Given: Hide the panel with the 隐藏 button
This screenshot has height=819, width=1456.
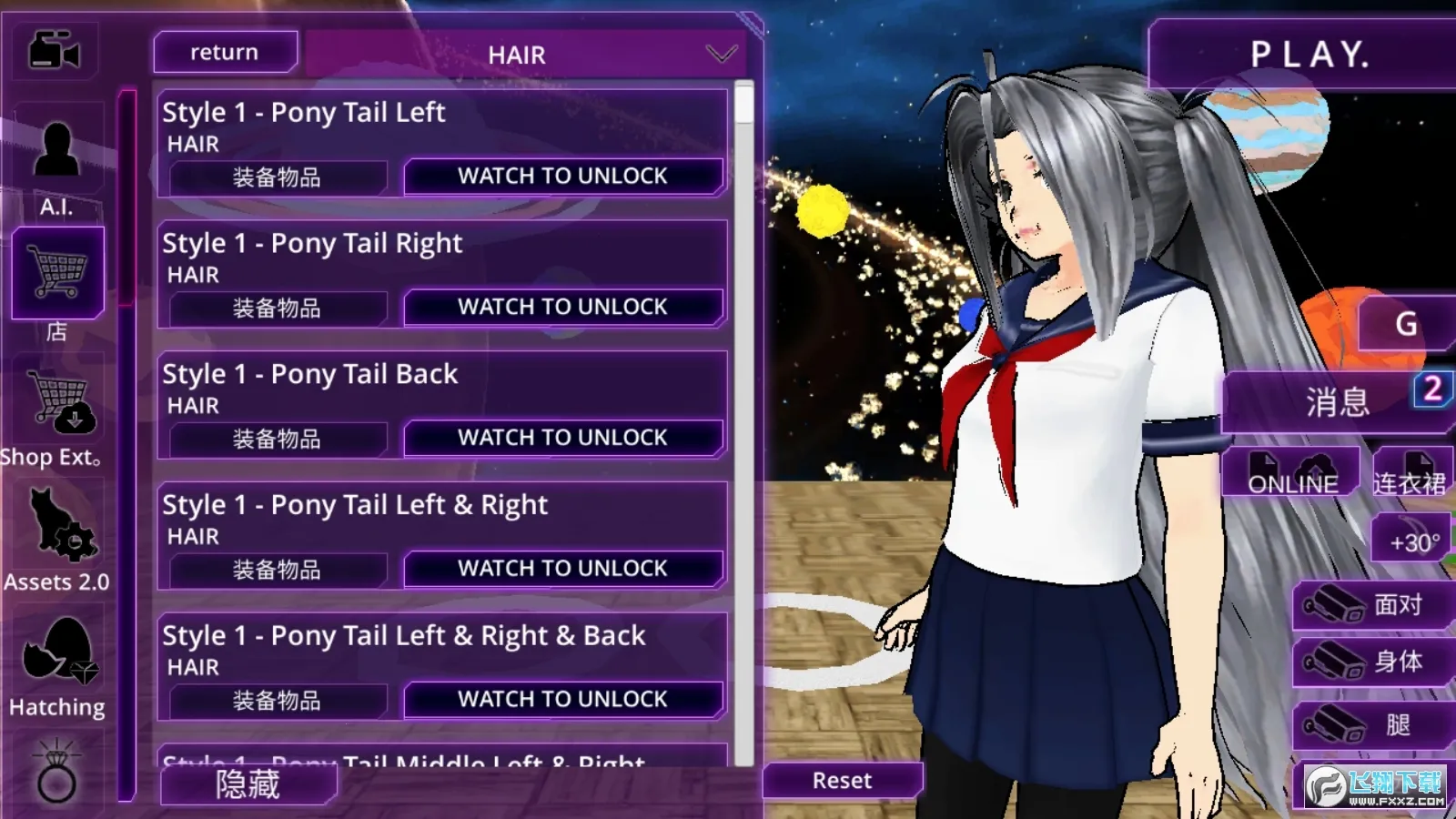Looking at the screenshot, I should 248,784.
